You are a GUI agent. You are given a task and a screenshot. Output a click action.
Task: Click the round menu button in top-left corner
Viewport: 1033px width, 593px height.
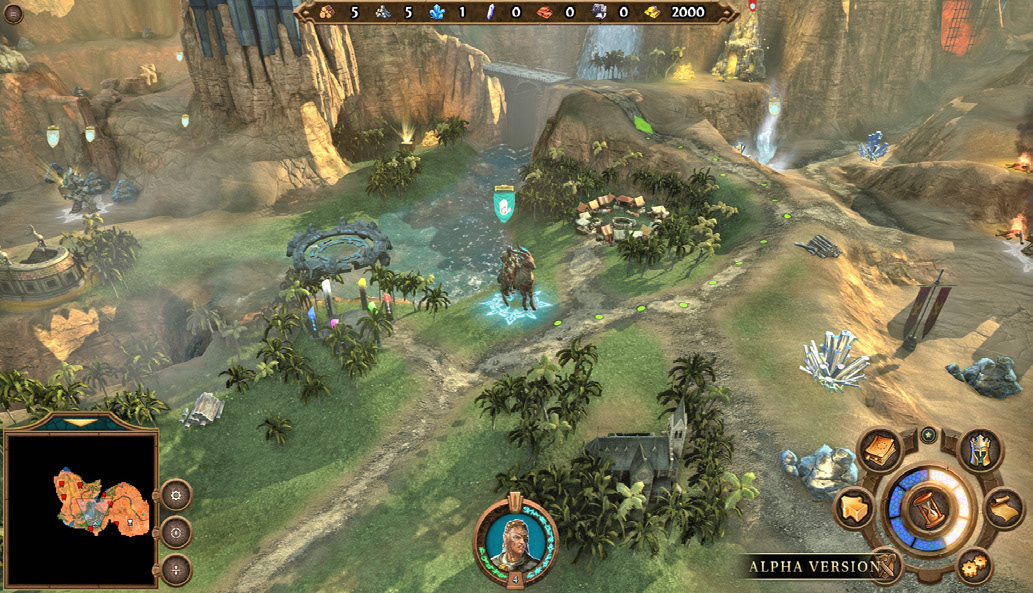[x=13, y=14]
